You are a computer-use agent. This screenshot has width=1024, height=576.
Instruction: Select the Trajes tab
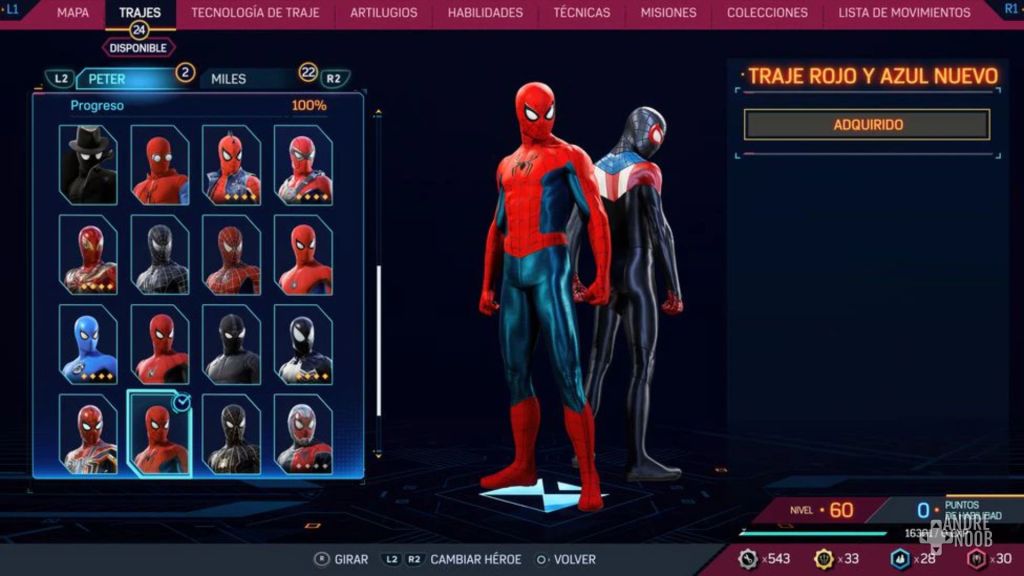(x=139, y=13)
